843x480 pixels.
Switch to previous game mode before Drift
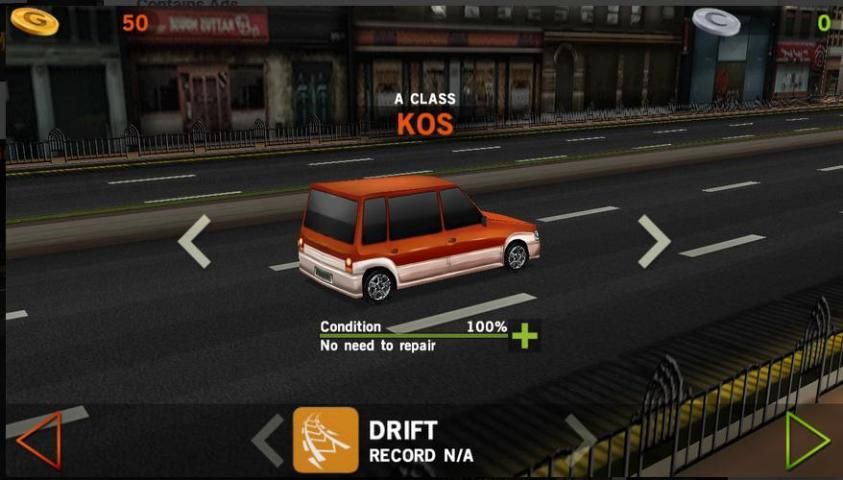click(267, 440)
